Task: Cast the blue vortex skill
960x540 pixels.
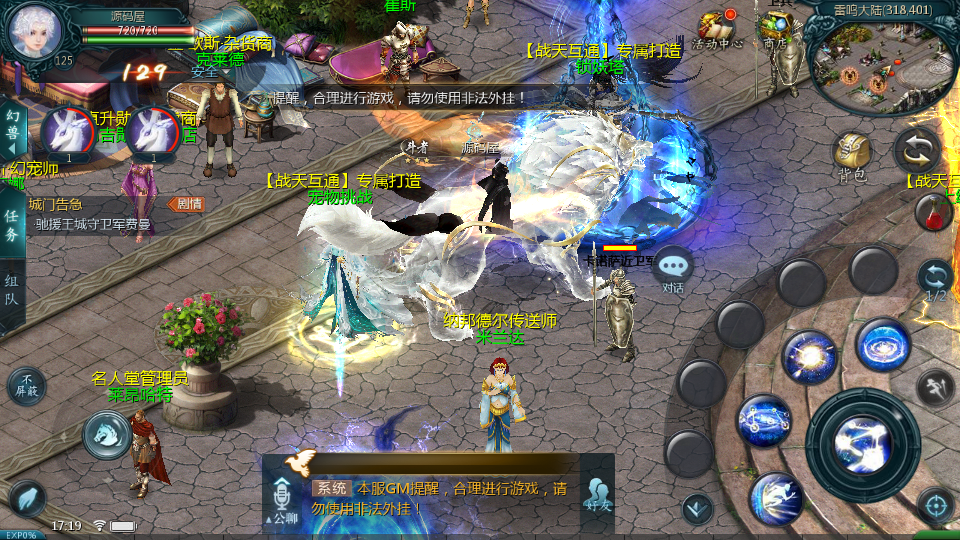Action: [882, 346]
